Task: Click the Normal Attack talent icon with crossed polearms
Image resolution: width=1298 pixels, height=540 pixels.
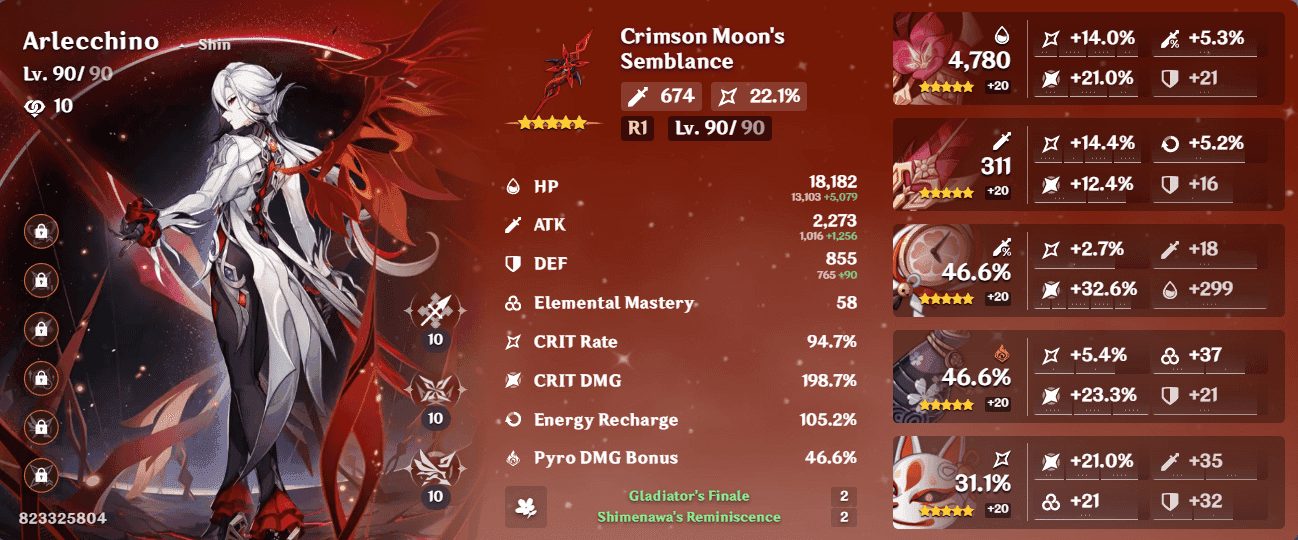Action: point(435,314)
